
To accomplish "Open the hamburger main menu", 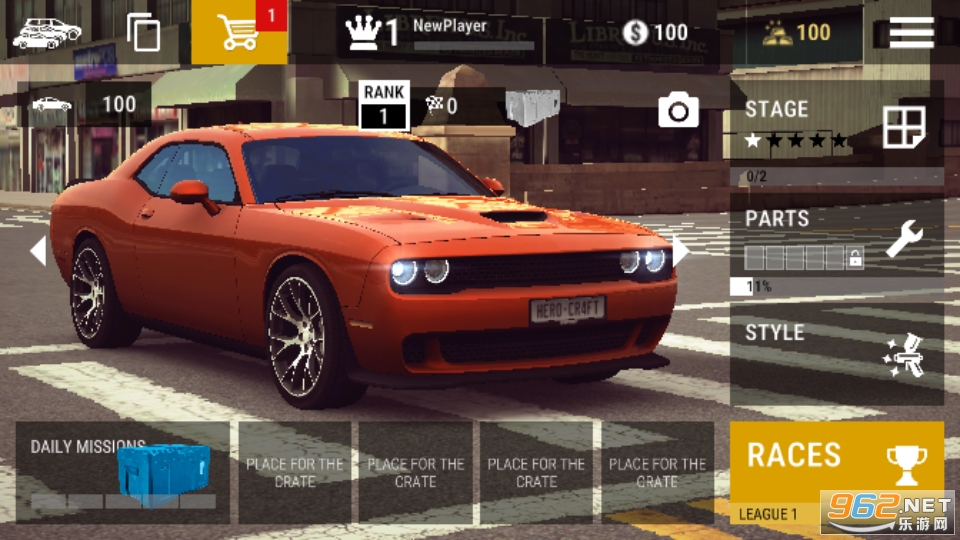I will coord(911,32).
